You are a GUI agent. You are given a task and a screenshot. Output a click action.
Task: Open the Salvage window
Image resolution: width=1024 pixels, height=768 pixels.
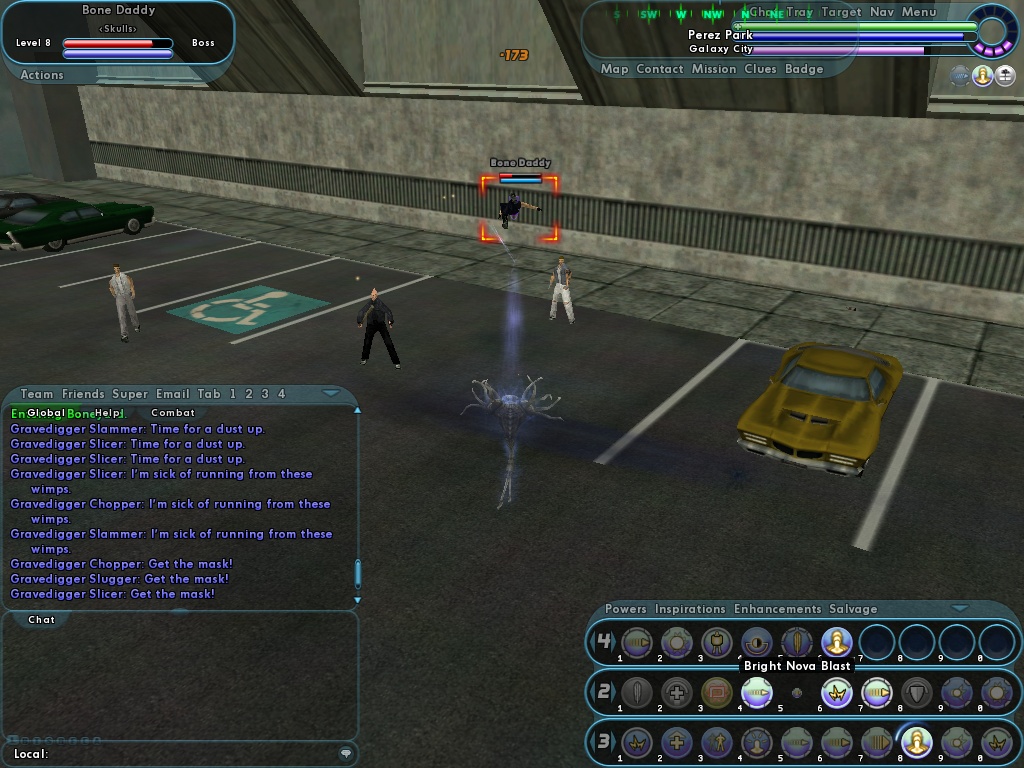pyautogui.click(x=853, y=609)
